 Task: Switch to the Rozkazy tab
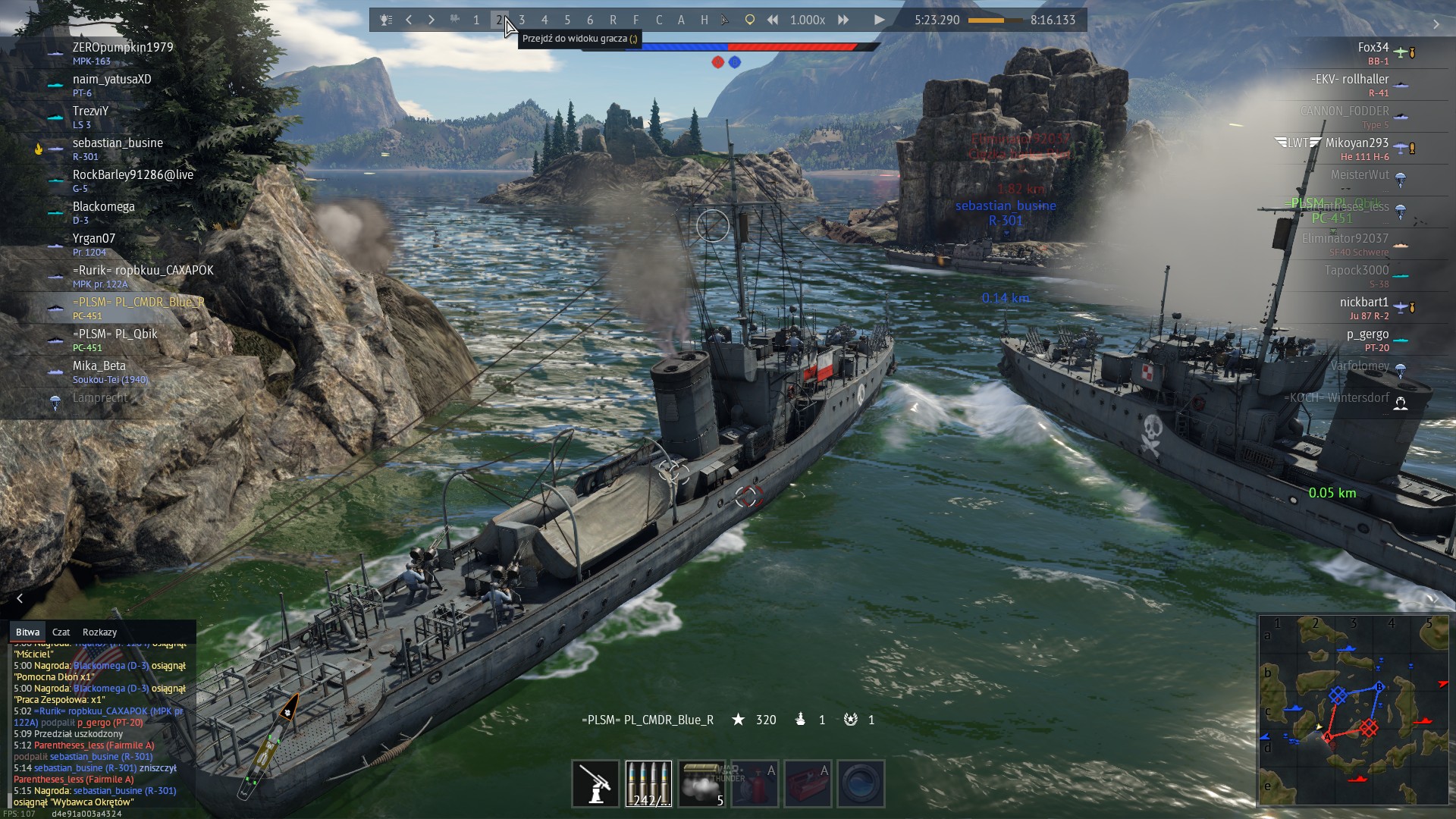point(99,632)
